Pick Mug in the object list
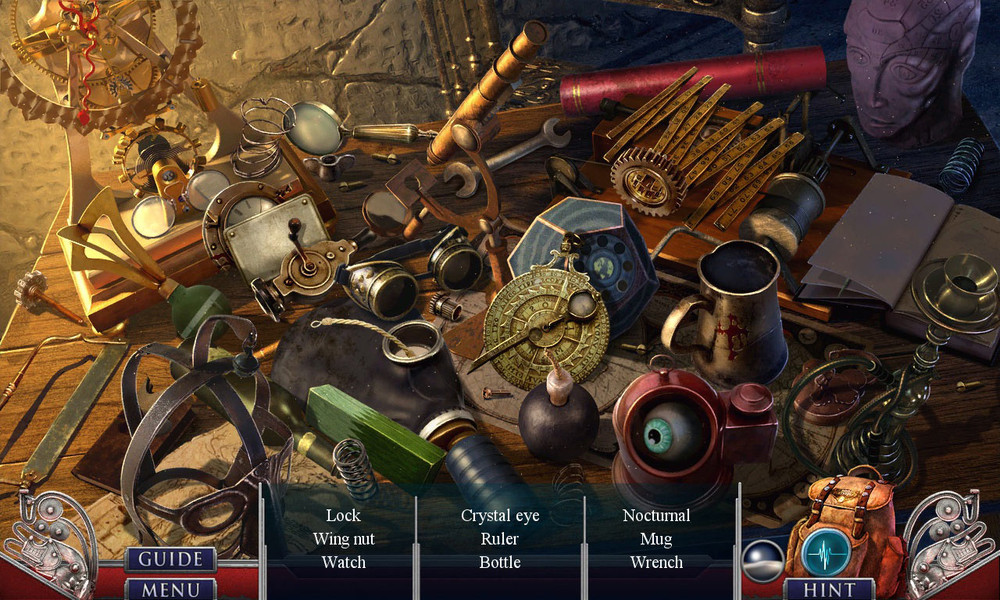 pos(656,539)
